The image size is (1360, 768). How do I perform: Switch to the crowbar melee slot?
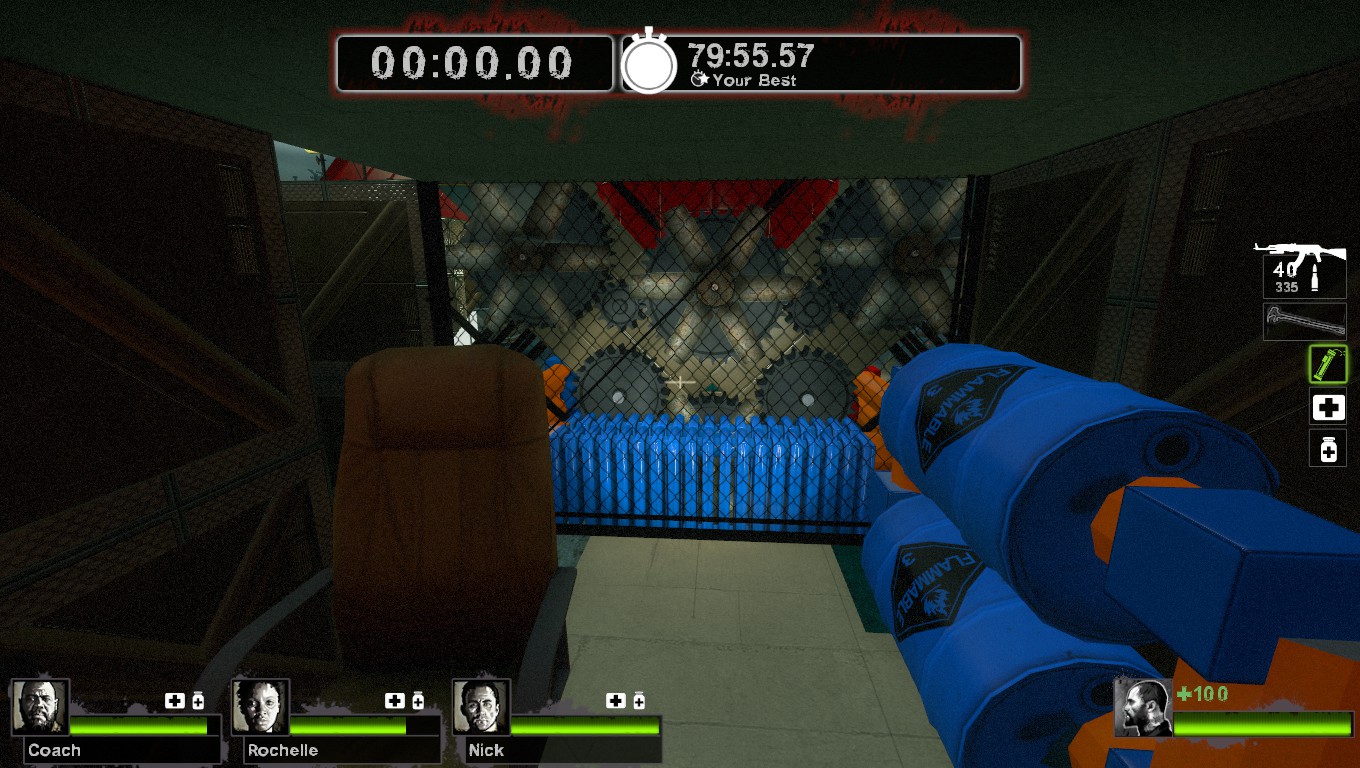[x=1304, y=322]
